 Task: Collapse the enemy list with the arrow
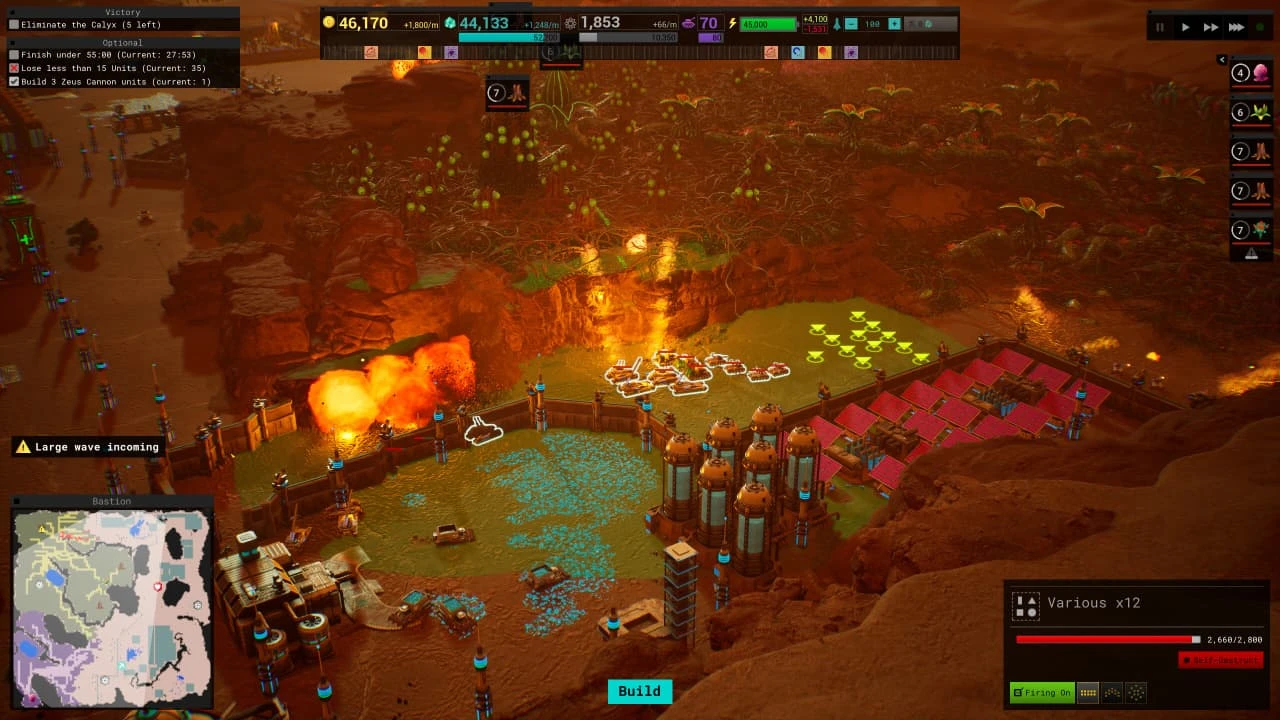(1222, 60)
